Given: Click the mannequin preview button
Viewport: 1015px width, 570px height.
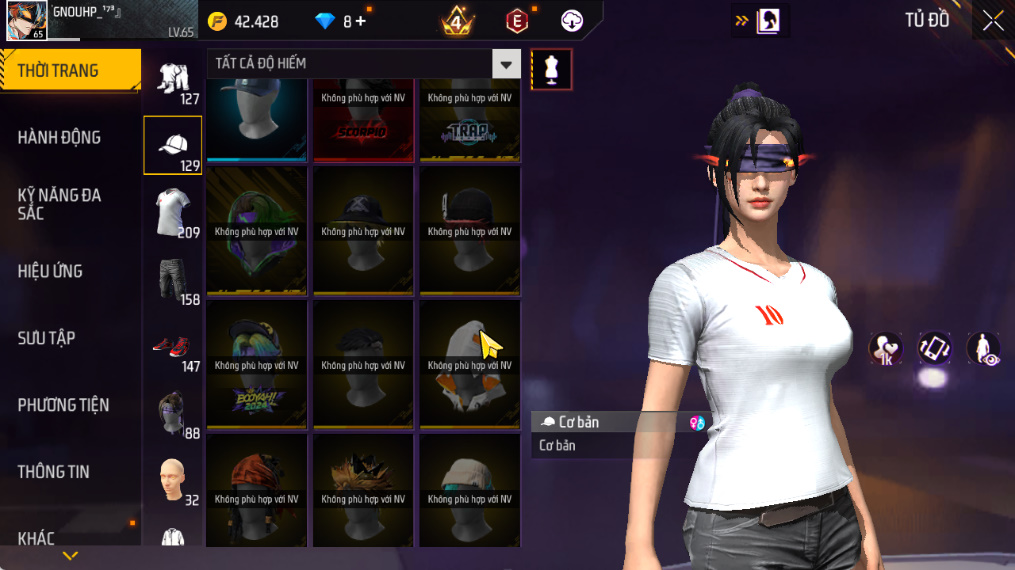Looking at the screenshot, I should click(551, 69).
